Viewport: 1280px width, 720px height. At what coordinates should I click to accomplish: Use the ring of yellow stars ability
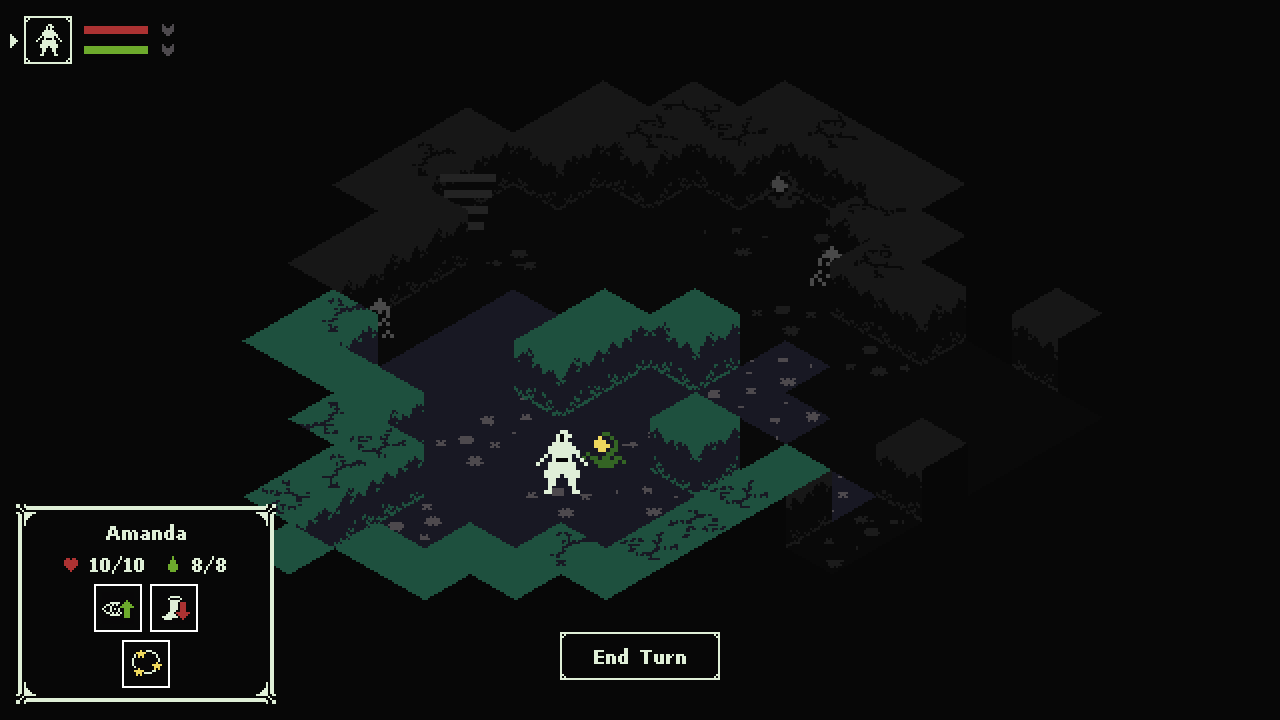[x=146, y=664]
